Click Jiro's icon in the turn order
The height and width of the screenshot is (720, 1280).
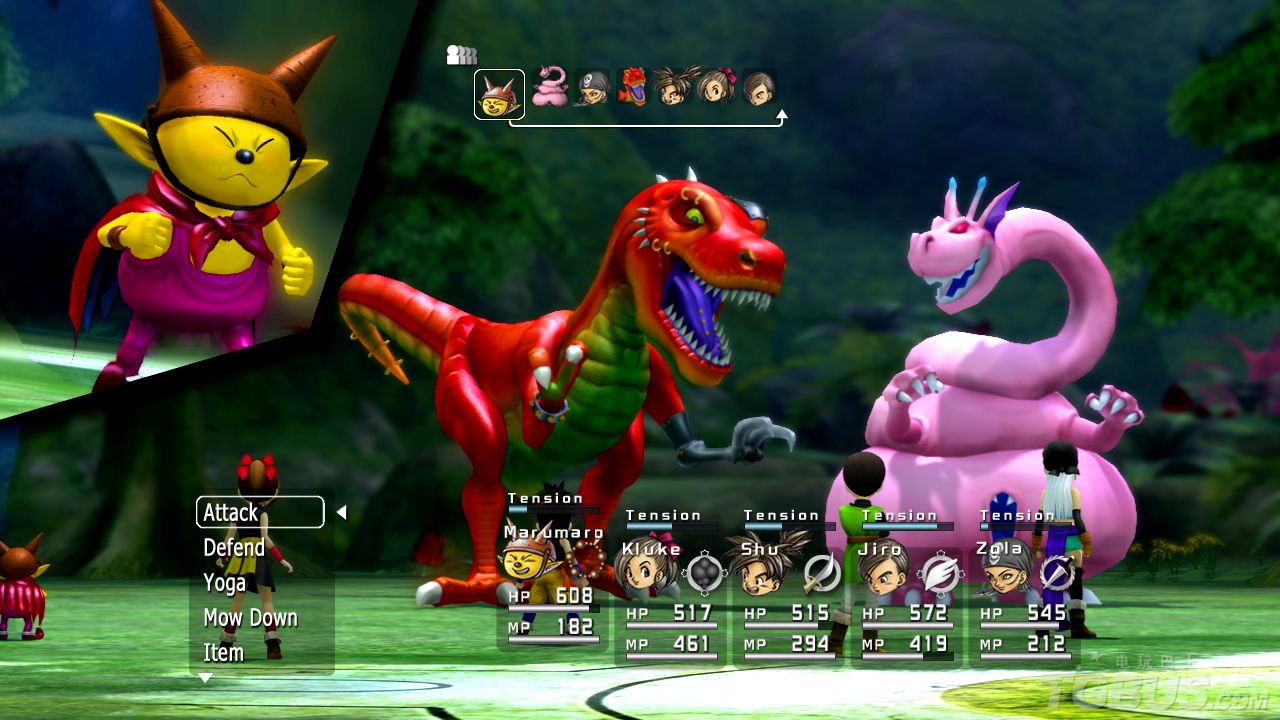tap(759, 88)
